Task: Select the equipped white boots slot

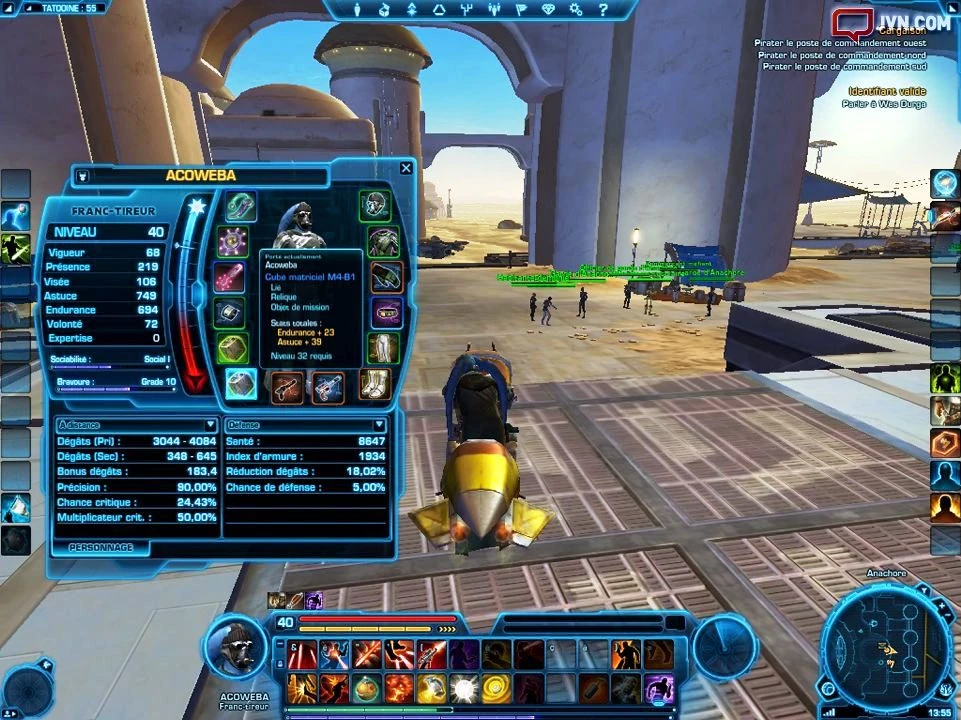Action: click(375, 385)
